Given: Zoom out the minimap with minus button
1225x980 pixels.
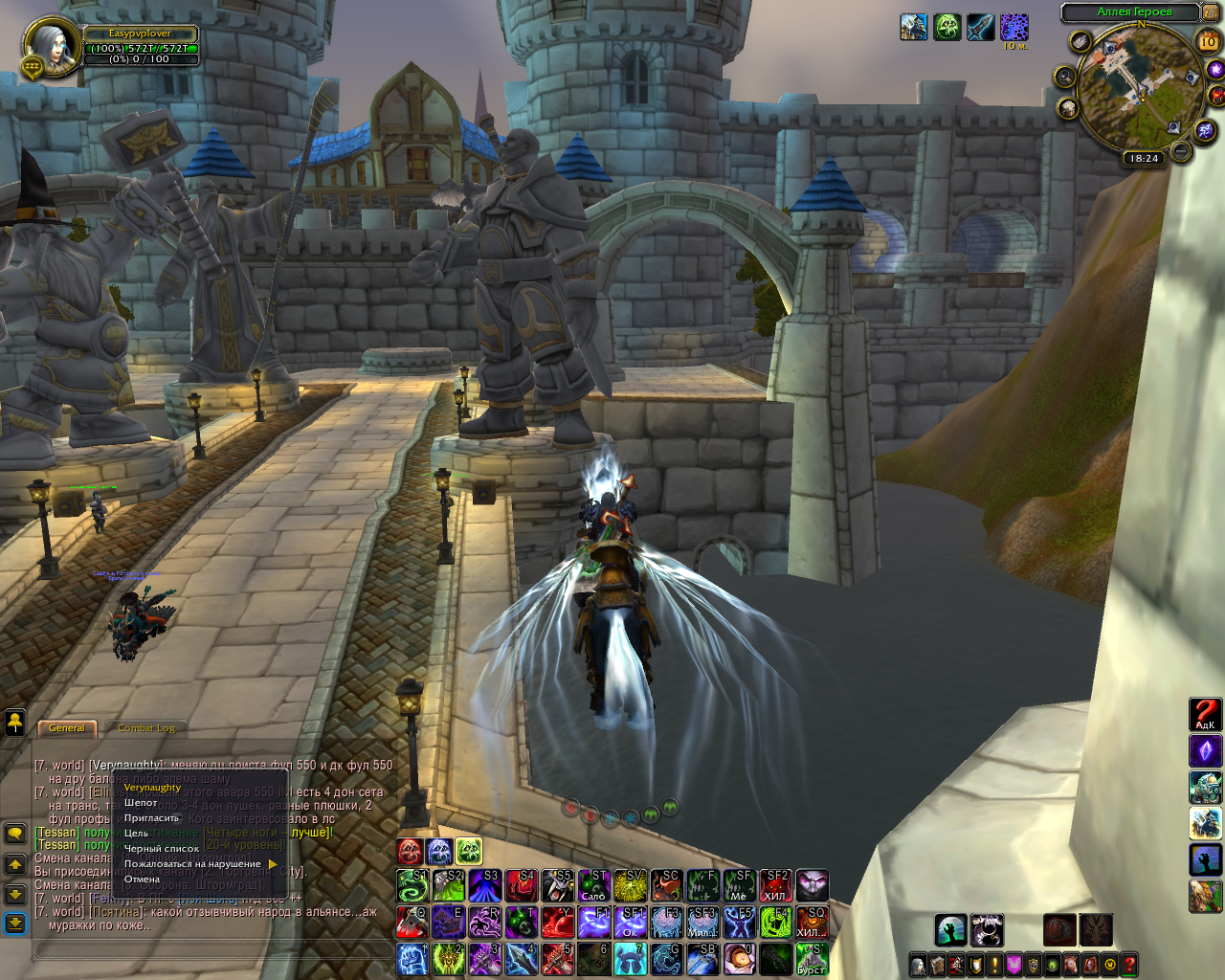Looking at the screenshot, I should [x=1181, y=151].
